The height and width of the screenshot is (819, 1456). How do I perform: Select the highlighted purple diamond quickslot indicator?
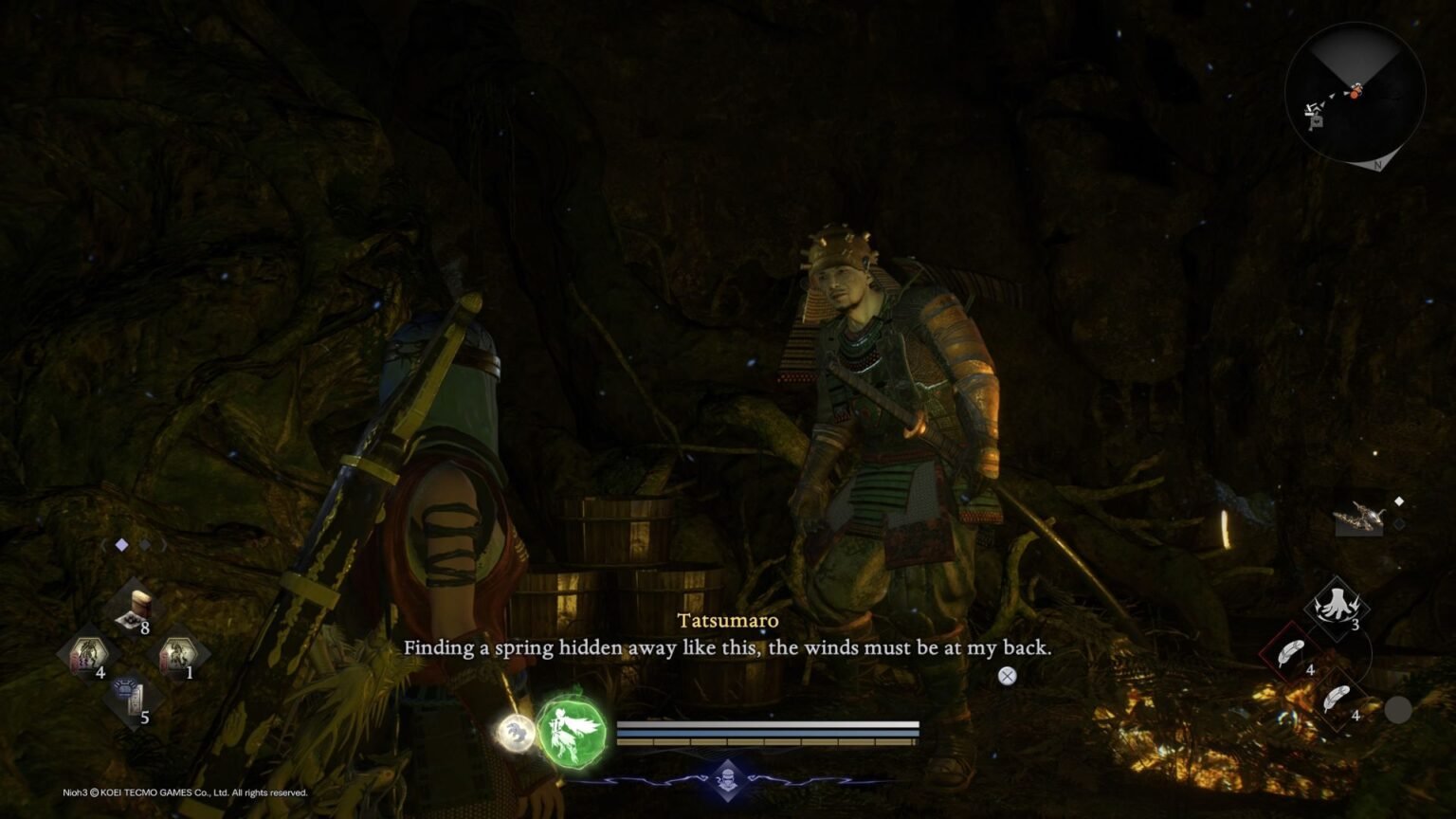tap(121, 544)
